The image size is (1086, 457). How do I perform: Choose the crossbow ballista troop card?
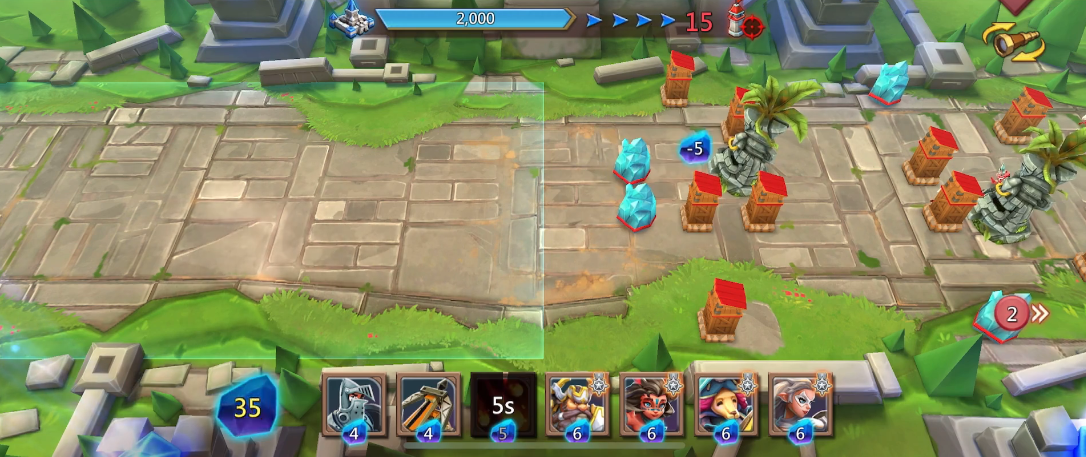click(x=429, y=404)
